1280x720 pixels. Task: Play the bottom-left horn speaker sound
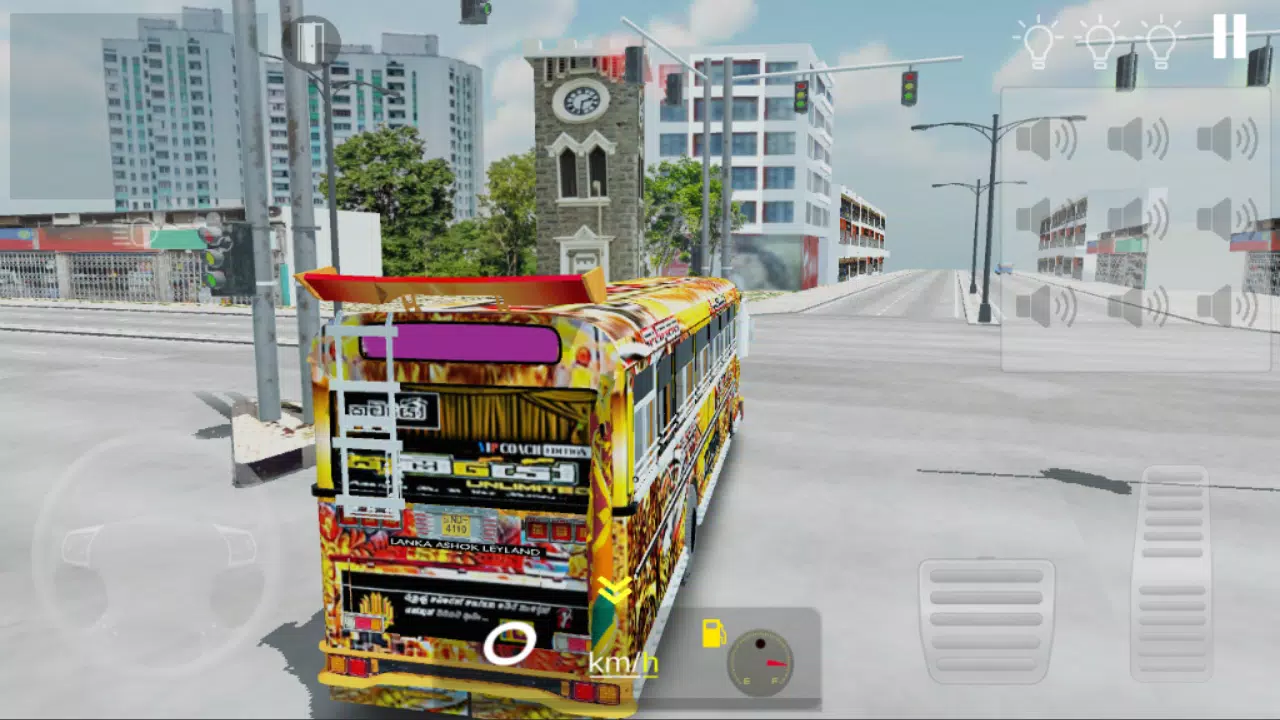(1046, 307)
